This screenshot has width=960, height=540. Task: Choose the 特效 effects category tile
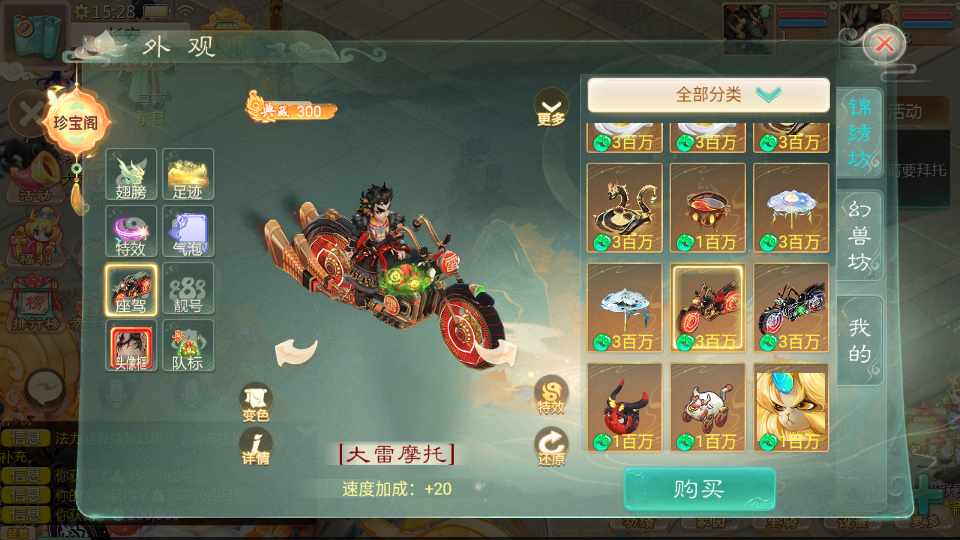132,231
